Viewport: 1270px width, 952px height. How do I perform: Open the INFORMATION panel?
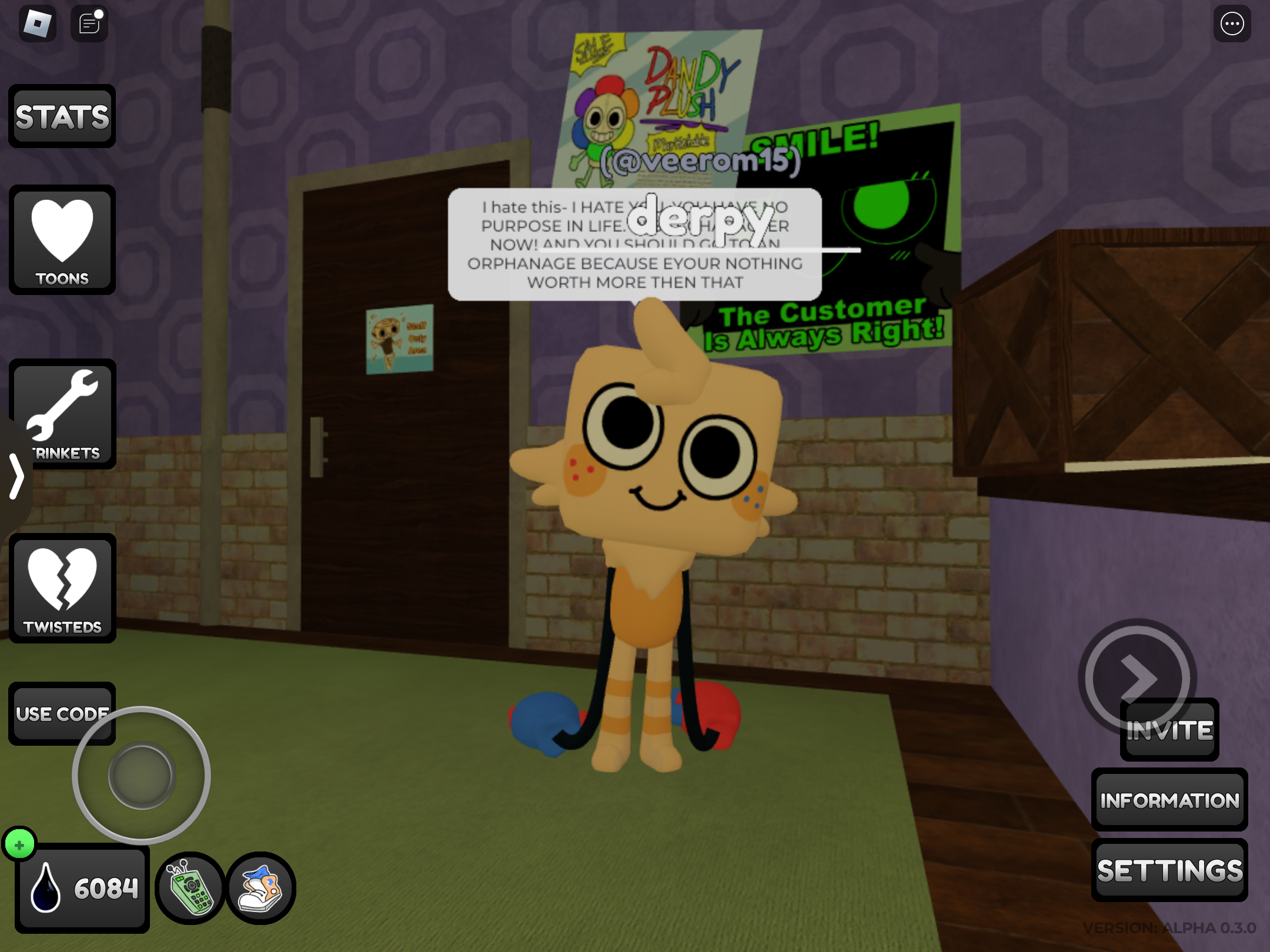pyautogui.click(x=1169, y=800)
